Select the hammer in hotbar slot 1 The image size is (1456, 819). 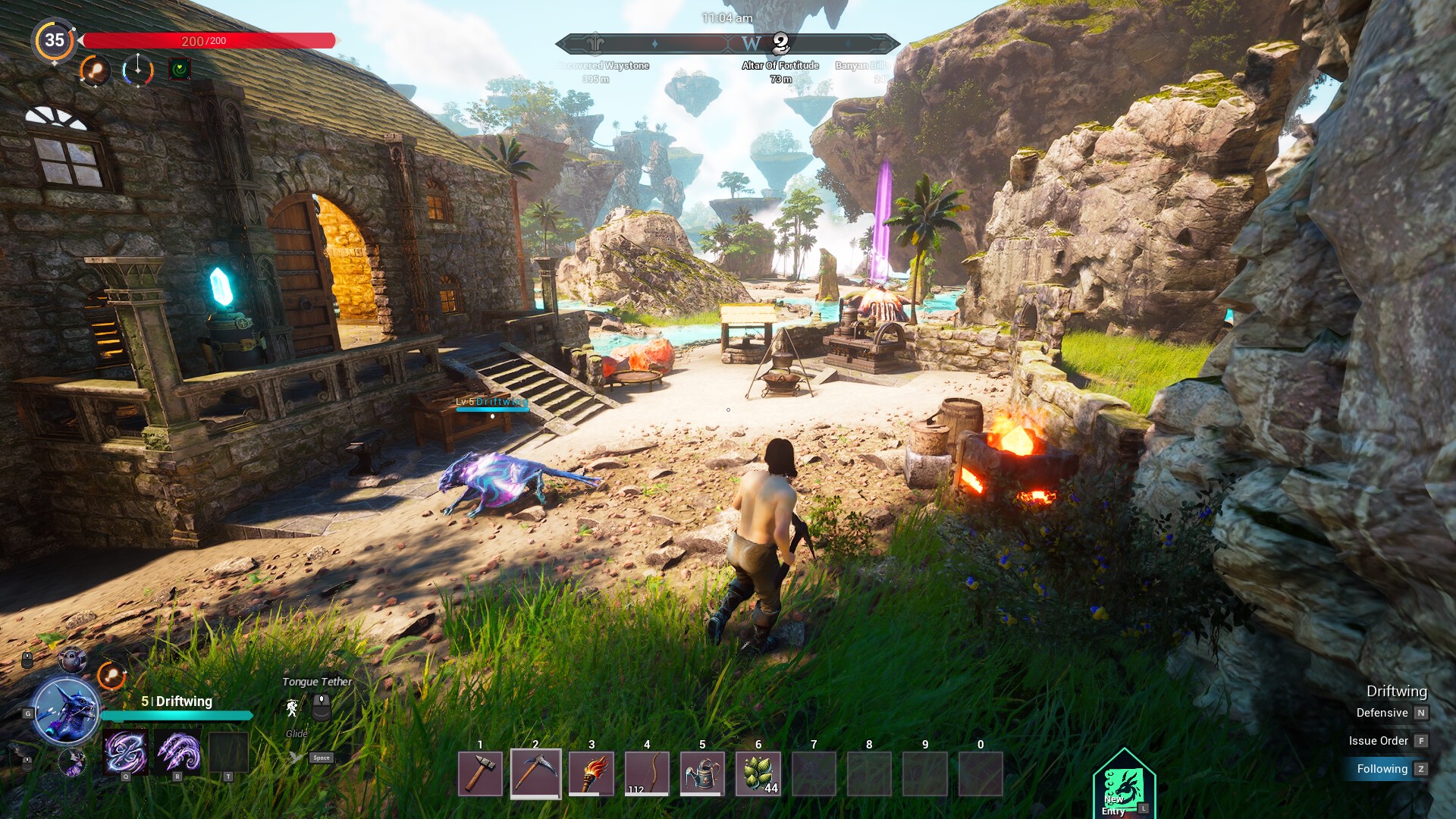[x=480, y=773]
